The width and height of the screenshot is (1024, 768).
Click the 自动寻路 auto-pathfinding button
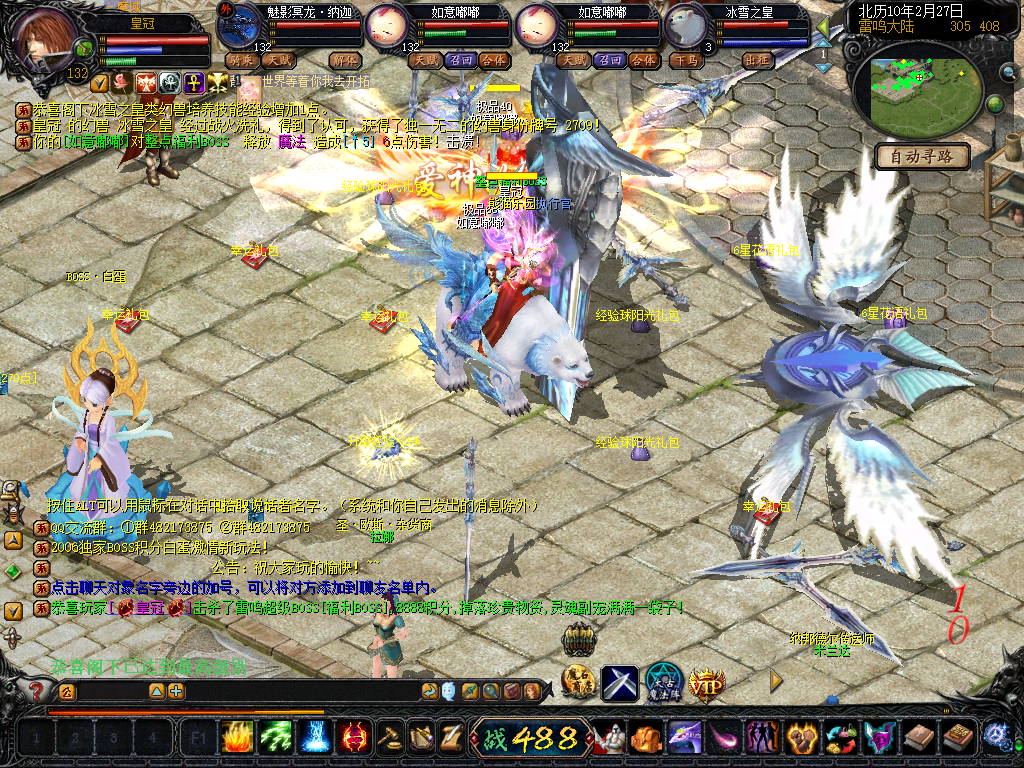[x=923, y=156]
